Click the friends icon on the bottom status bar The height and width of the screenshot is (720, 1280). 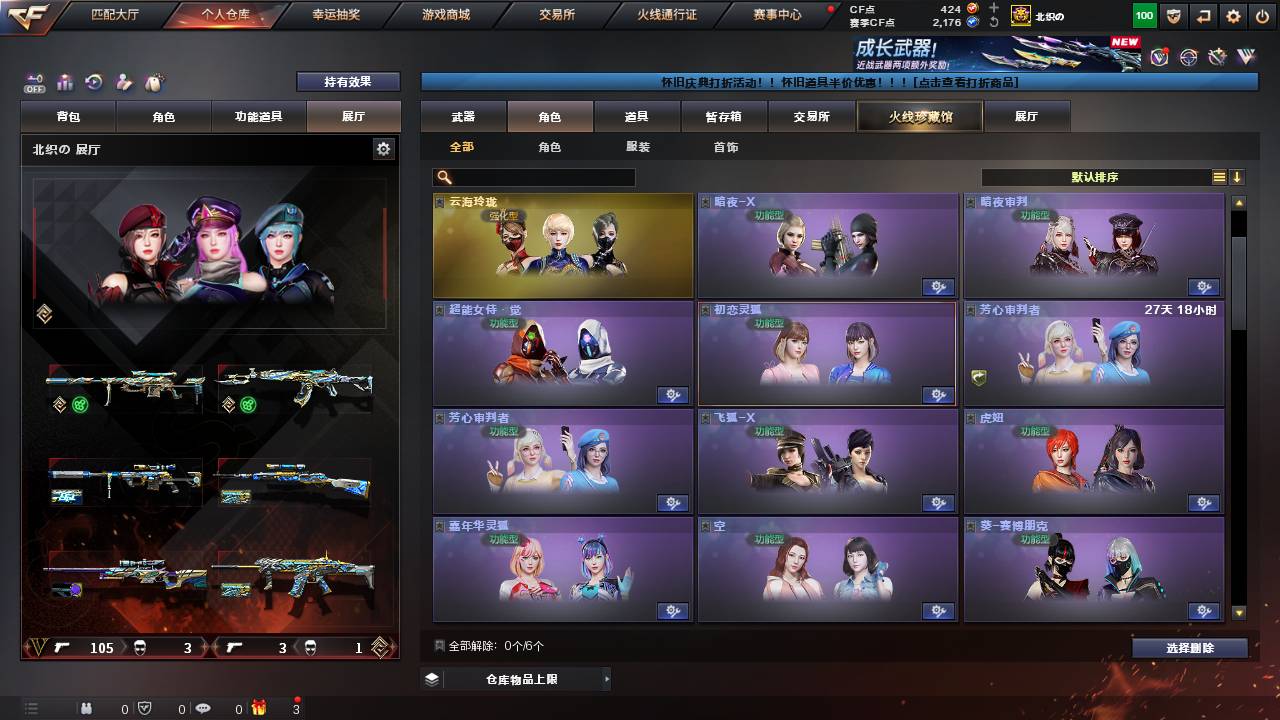click(x=87, y=707)
